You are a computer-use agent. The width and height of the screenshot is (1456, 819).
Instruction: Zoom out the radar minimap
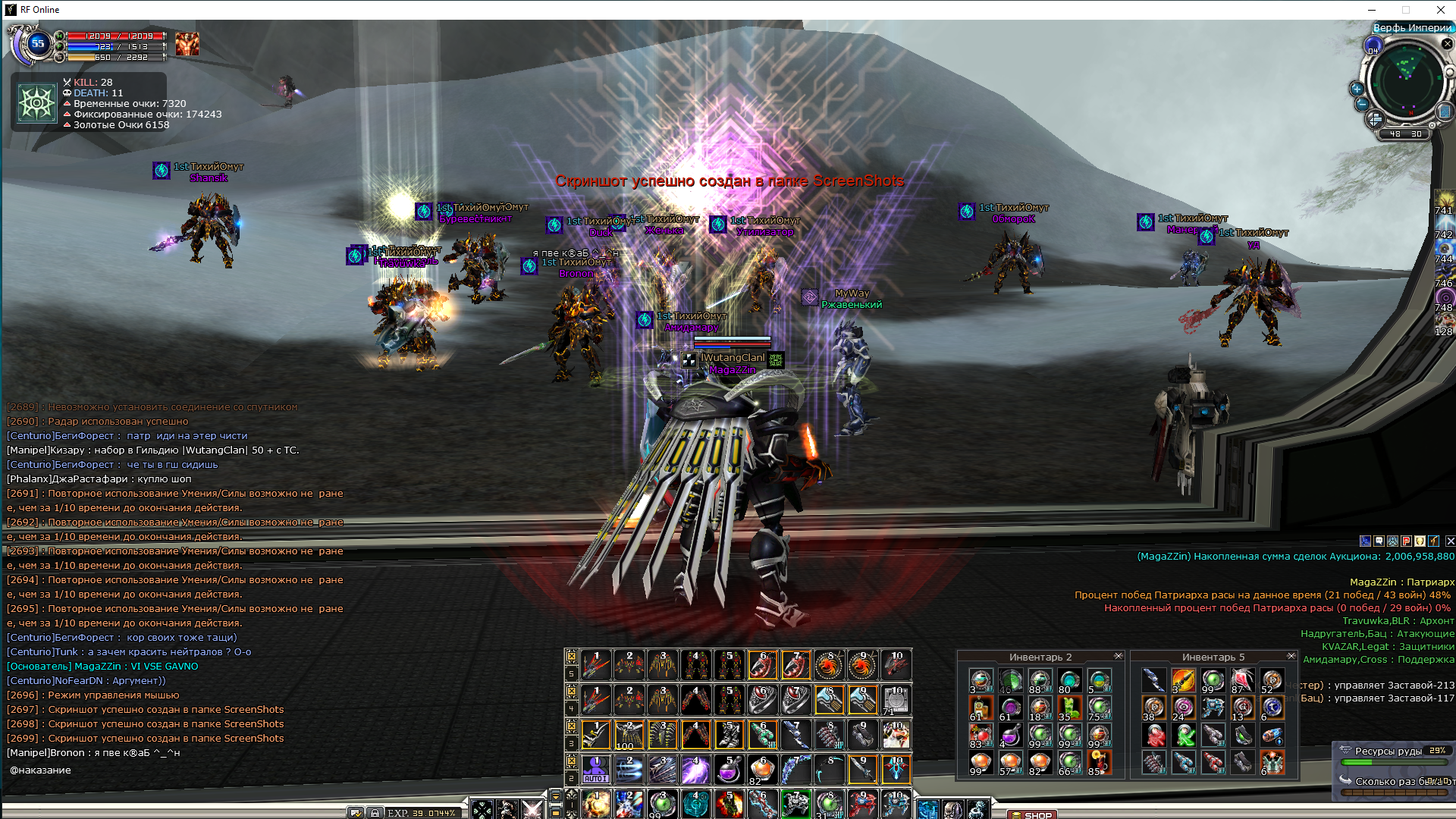1362,105
